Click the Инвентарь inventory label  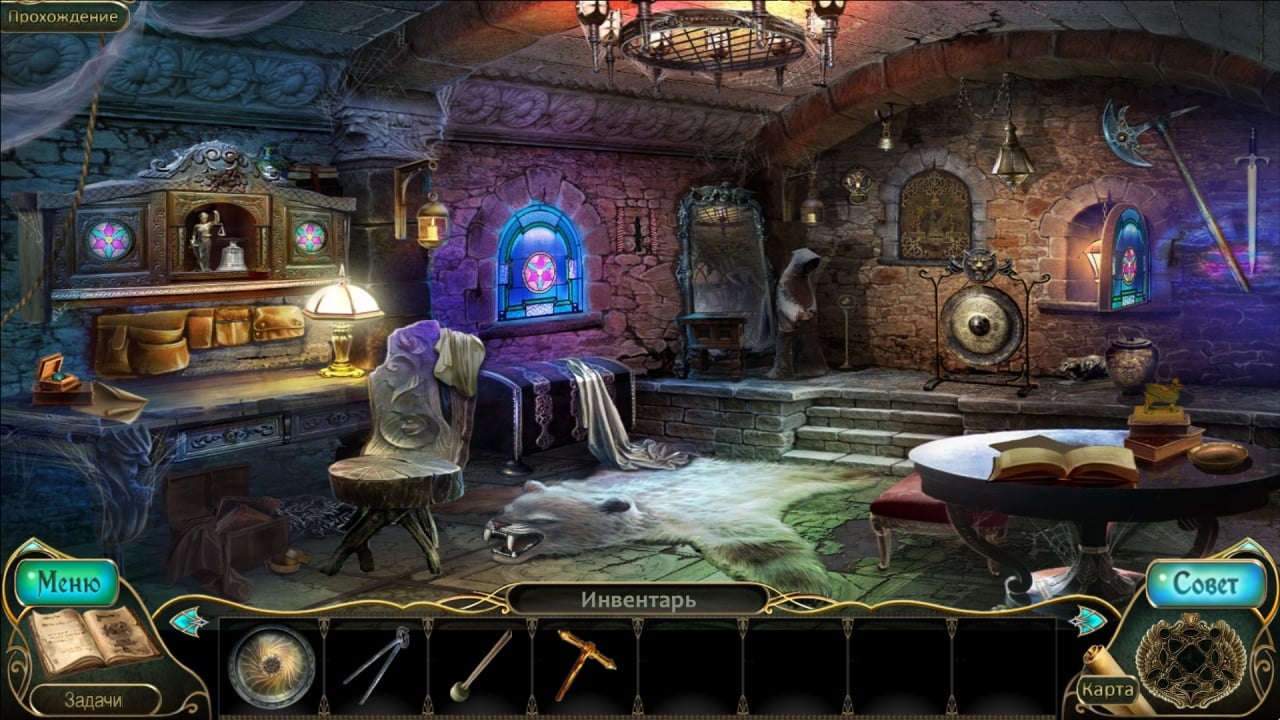tap(638, 600)
